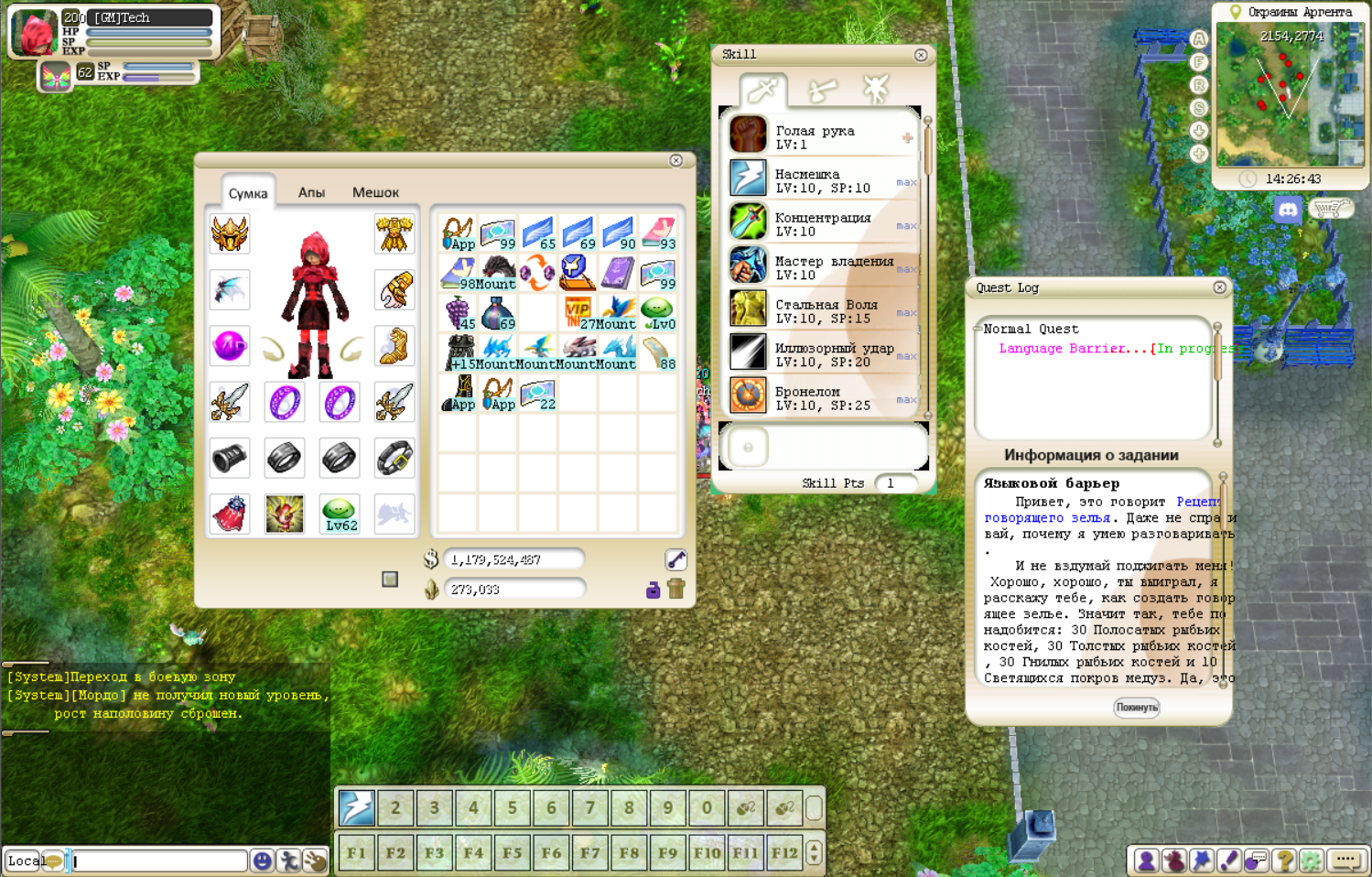Open the Discord link icon
1372x877 pixels.
[1288, 211]
